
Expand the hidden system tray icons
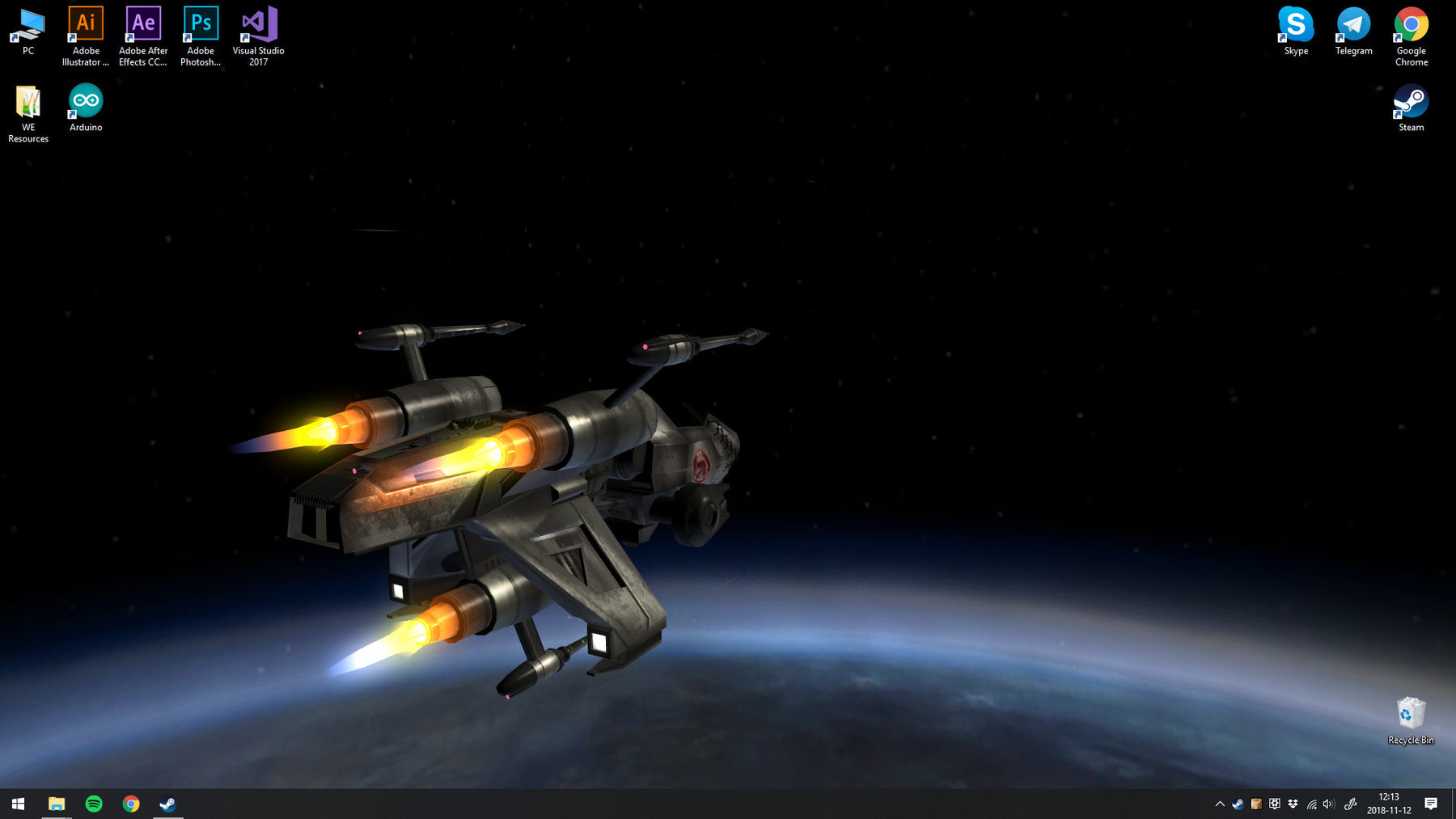tap(1219, 804)
